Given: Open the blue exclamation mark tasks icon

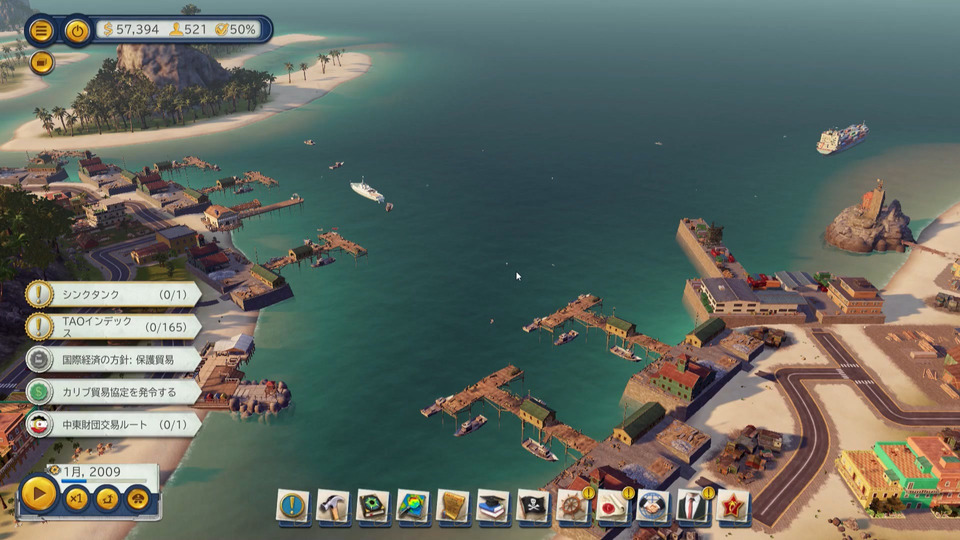Looking at the screenshot, I should pos(292,506).
